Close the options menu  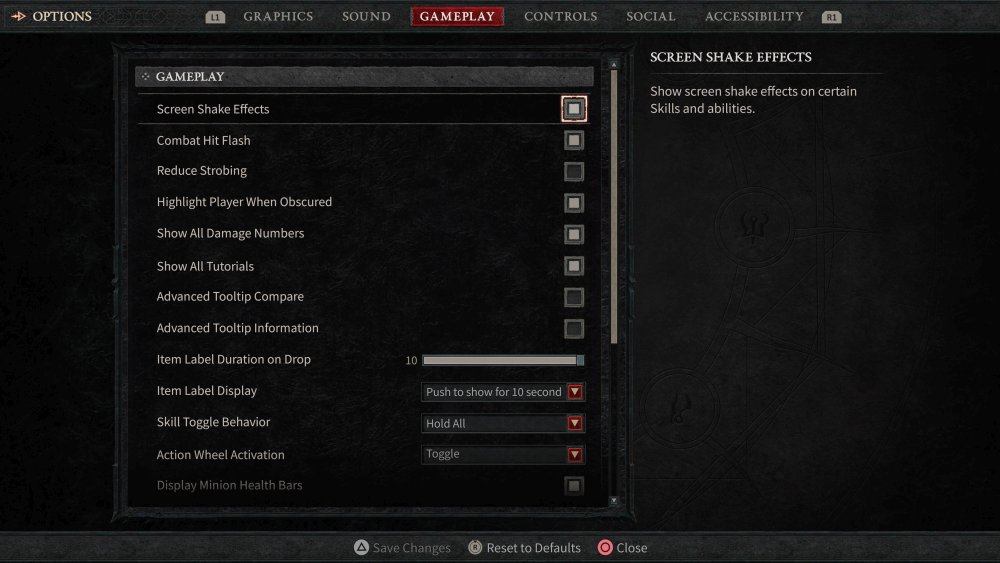622,548
